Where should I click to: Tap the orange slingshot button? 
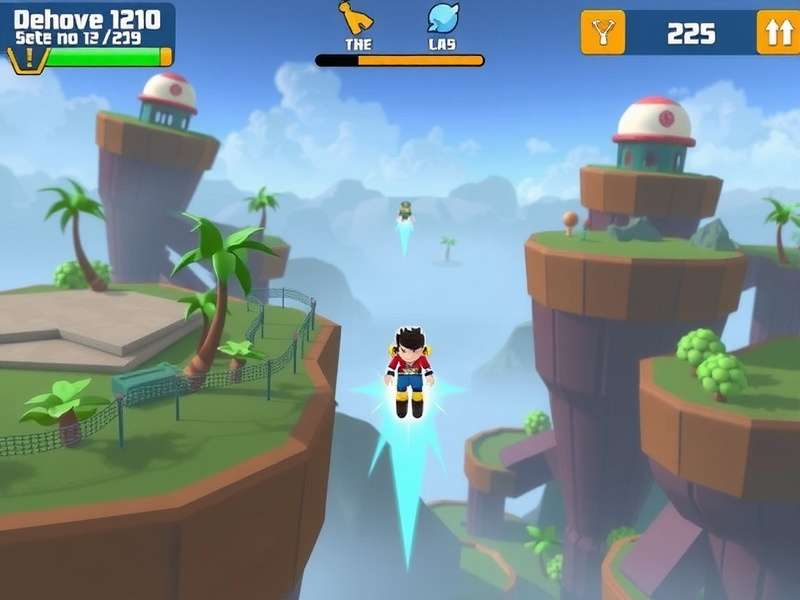click(x=602, y=32)
